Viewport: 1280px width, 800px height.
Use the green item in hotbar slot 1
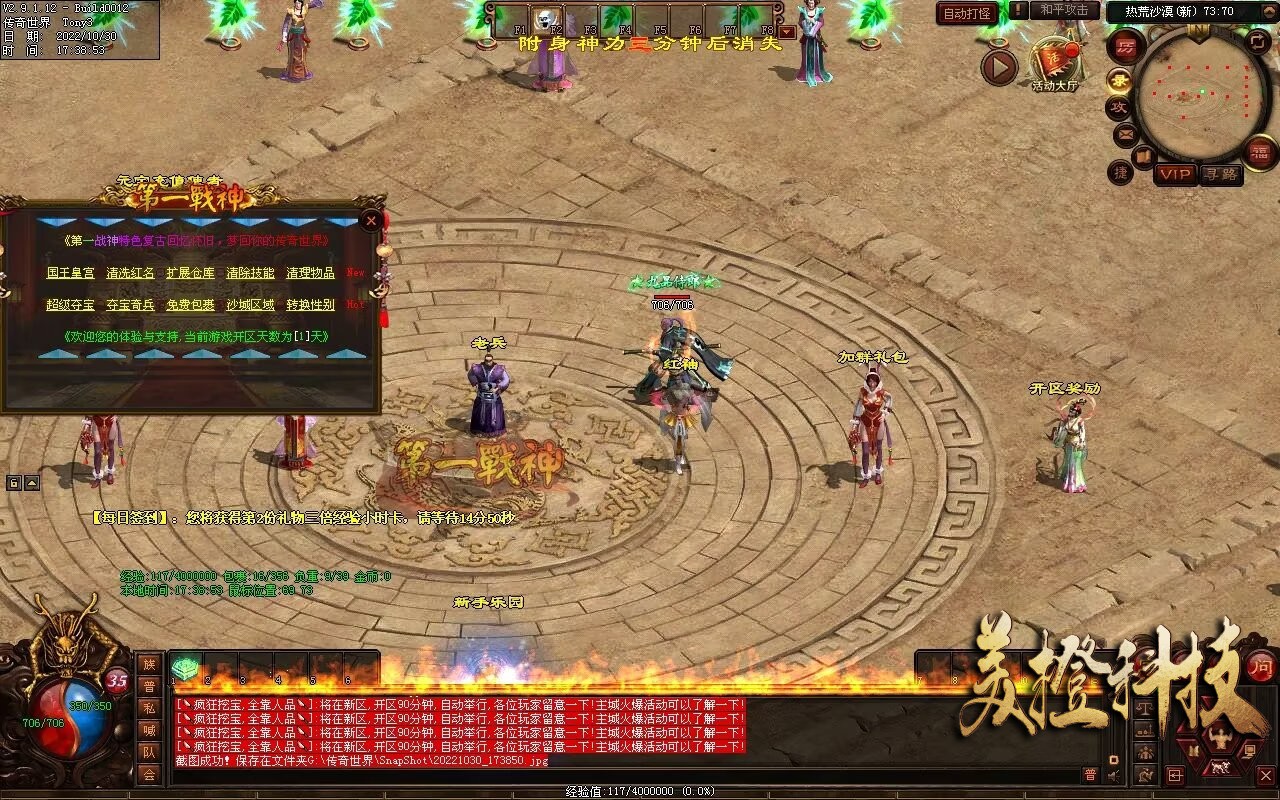[x=186, y=669]
